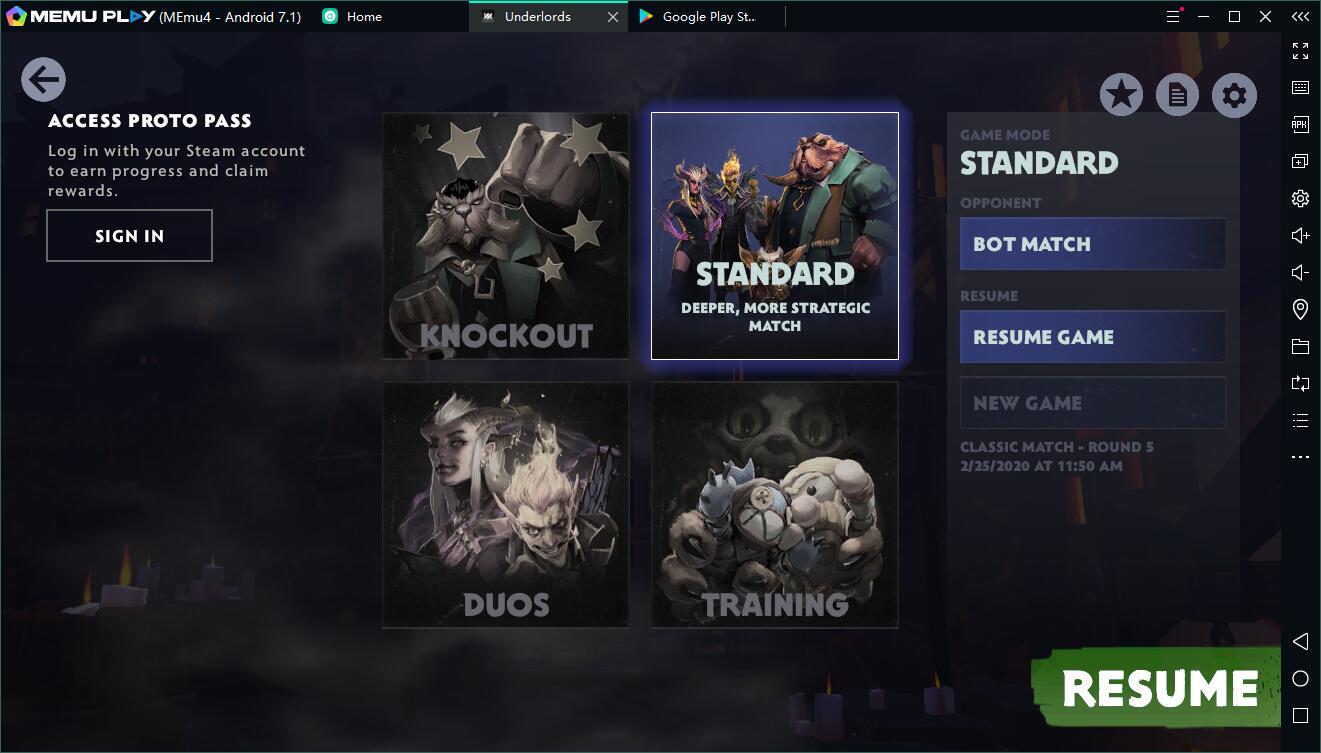Toggle screen rotation from the sidebar
The image size is (1321, 753).
(x=1300, y=383)
